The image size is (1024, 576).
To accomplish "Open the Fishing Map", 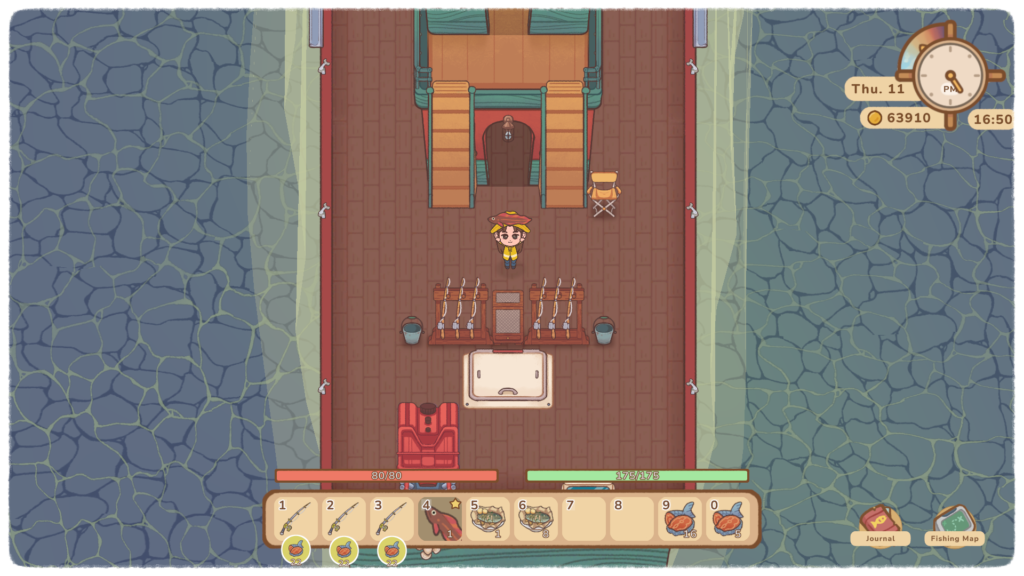I will 954,525.
